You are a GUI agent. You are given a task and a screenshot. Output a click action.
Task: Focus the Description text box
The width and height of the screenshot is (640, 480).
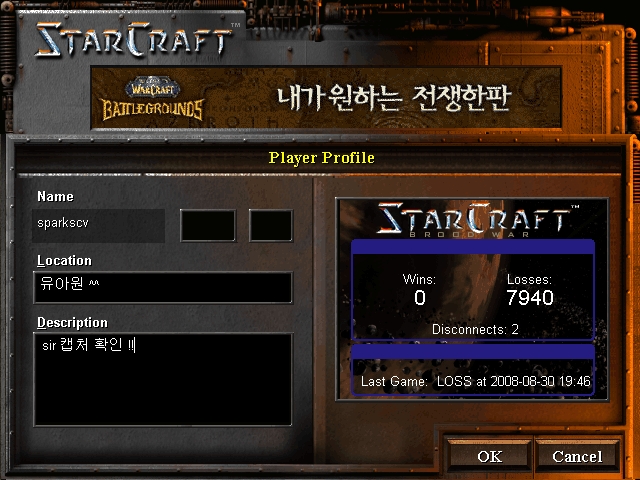(x=162, y=378)
